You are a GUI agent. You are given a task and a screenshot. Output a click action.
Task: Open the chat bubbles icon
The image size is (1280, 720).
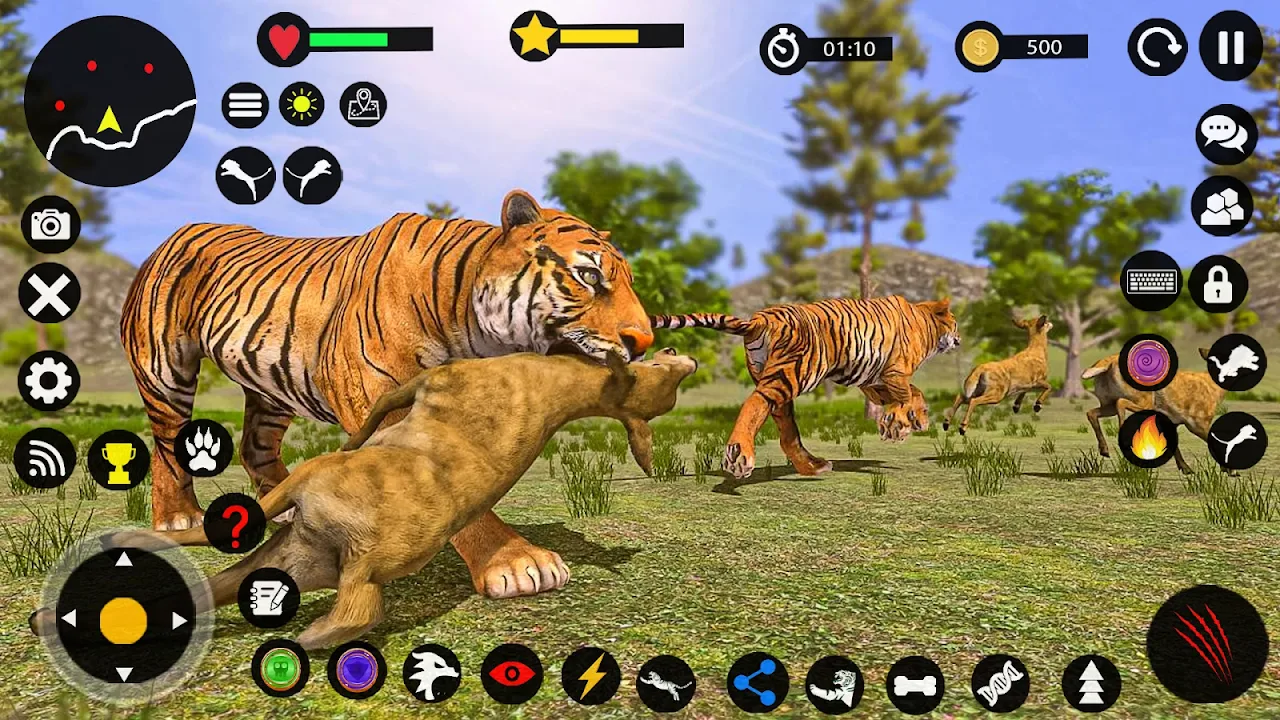coord(1226,134)
